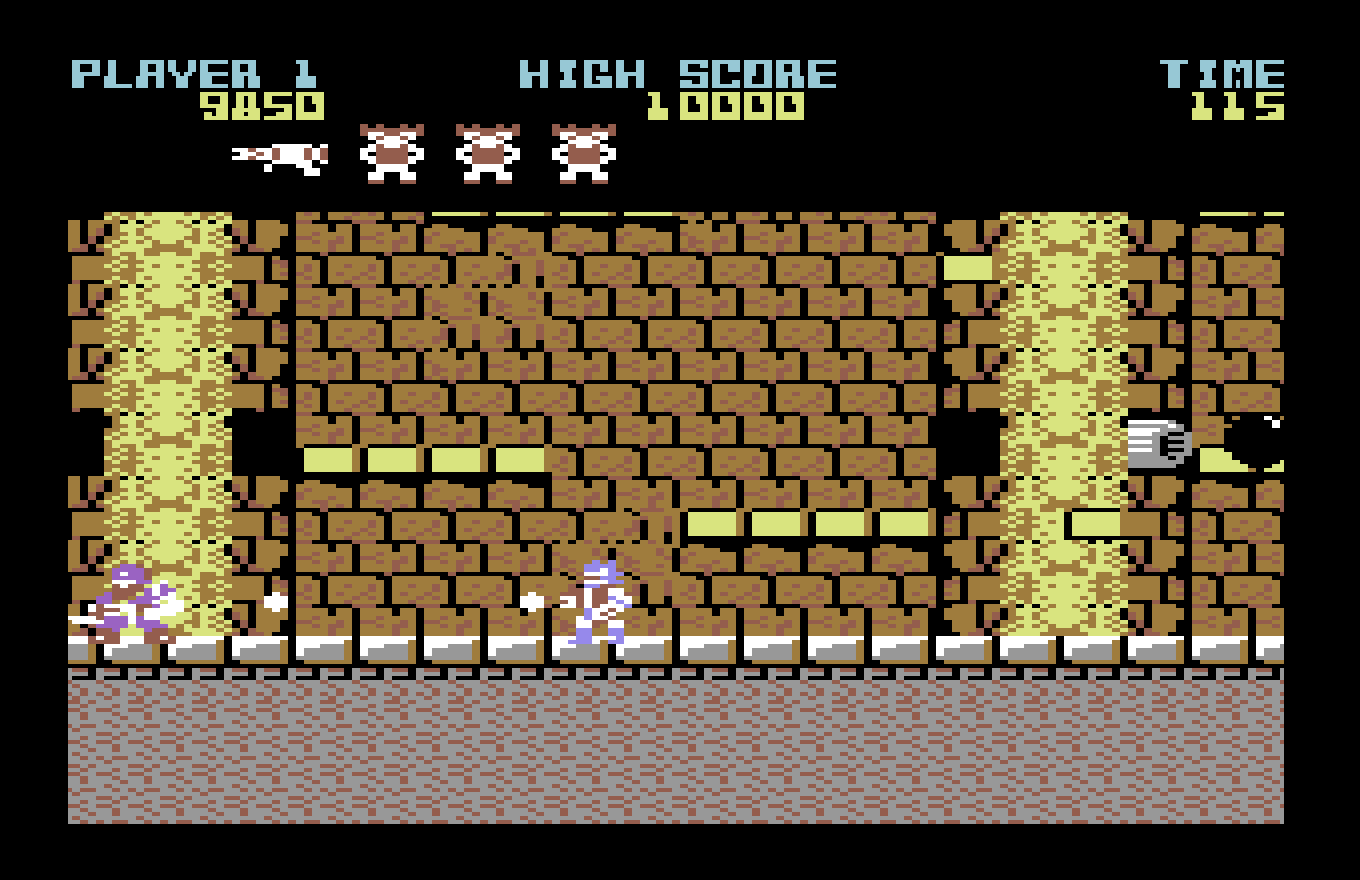The image size is (1360, 880).
Task: Click the HIGH SCORE heading
Action: click(675, 72)
